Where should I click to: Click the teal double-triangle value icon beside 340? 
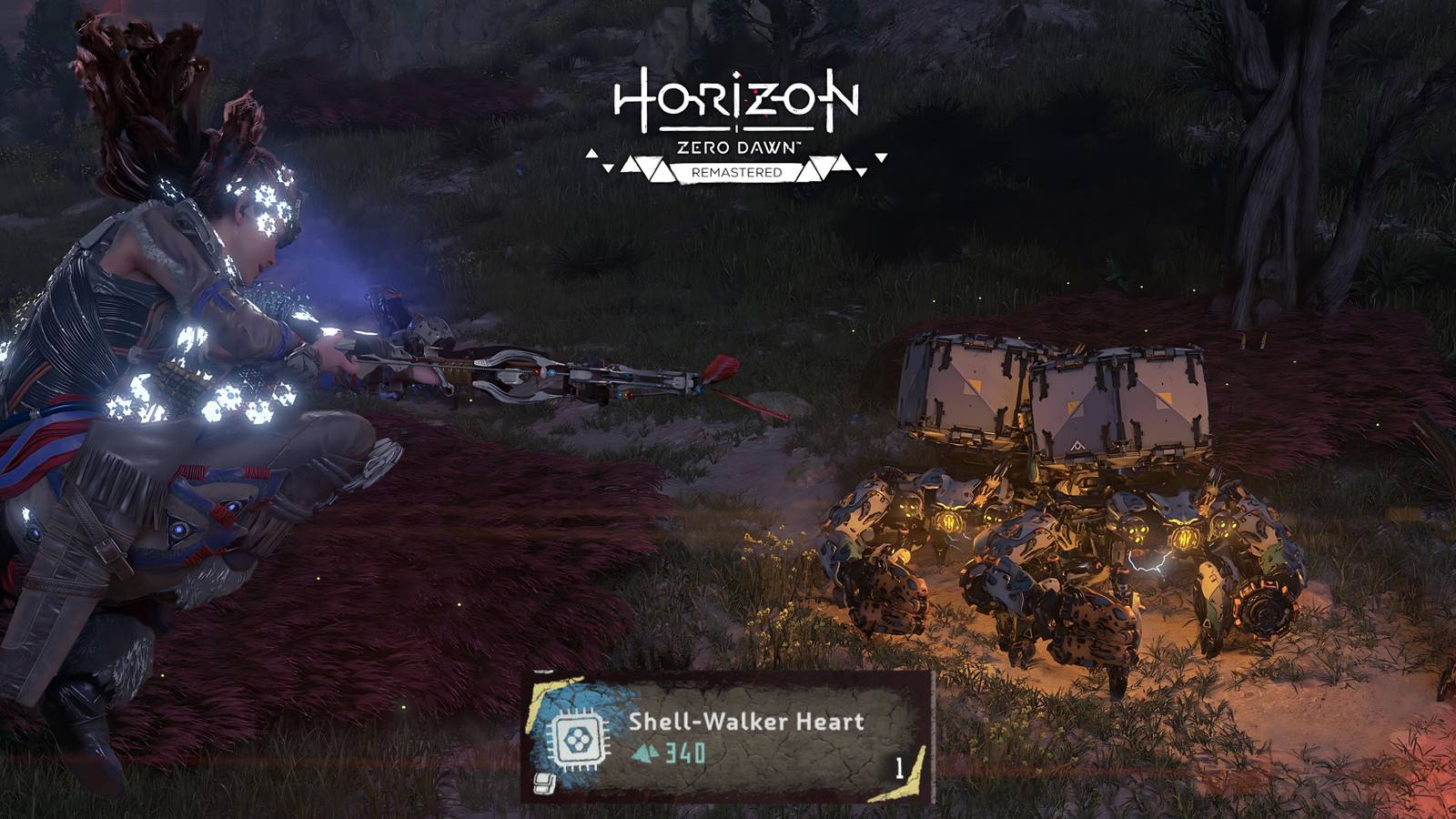click(x=646, y=752)
